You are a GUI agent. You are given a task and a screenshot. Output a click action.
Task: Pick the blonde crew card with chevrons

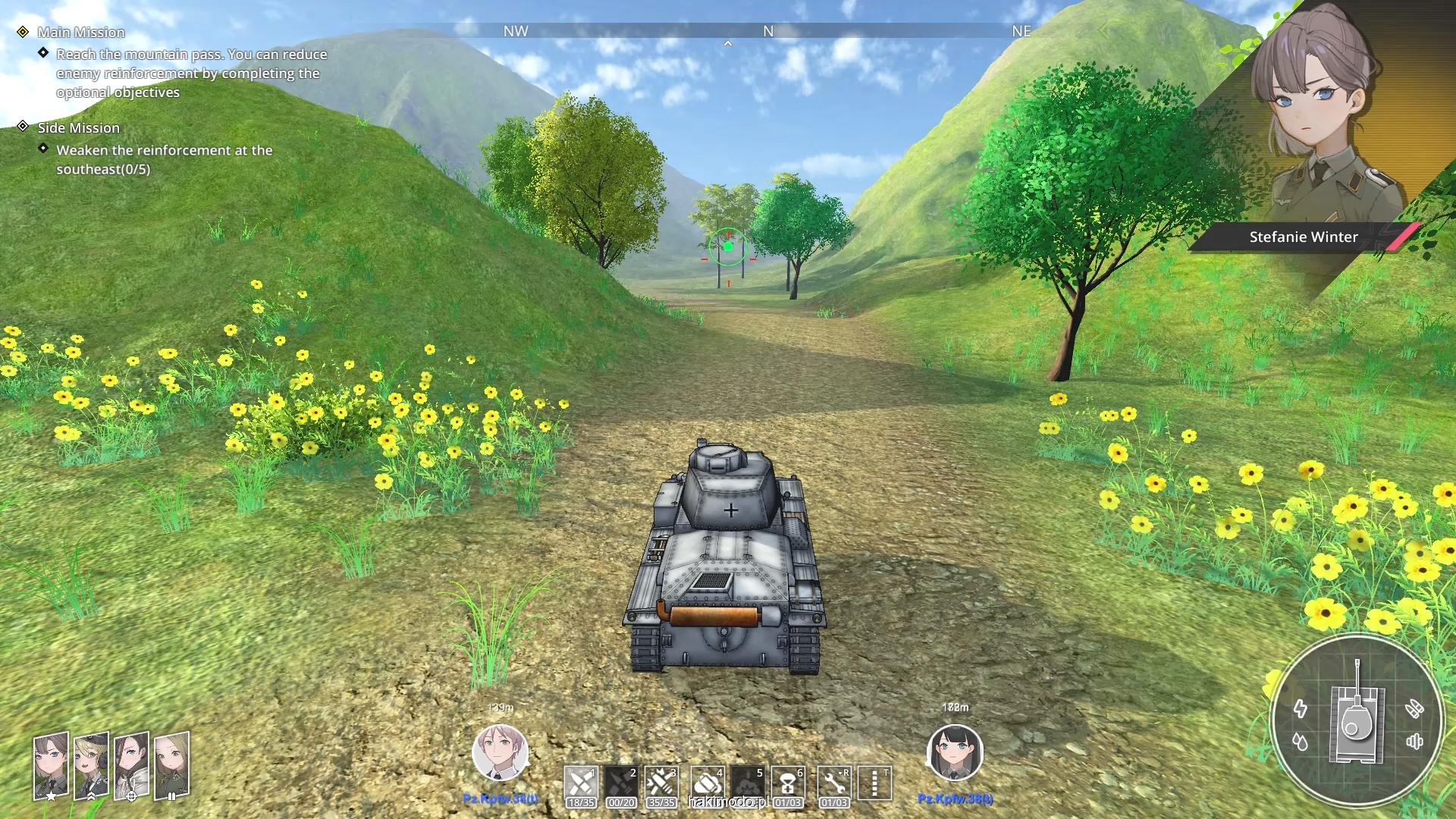(91, 766)
